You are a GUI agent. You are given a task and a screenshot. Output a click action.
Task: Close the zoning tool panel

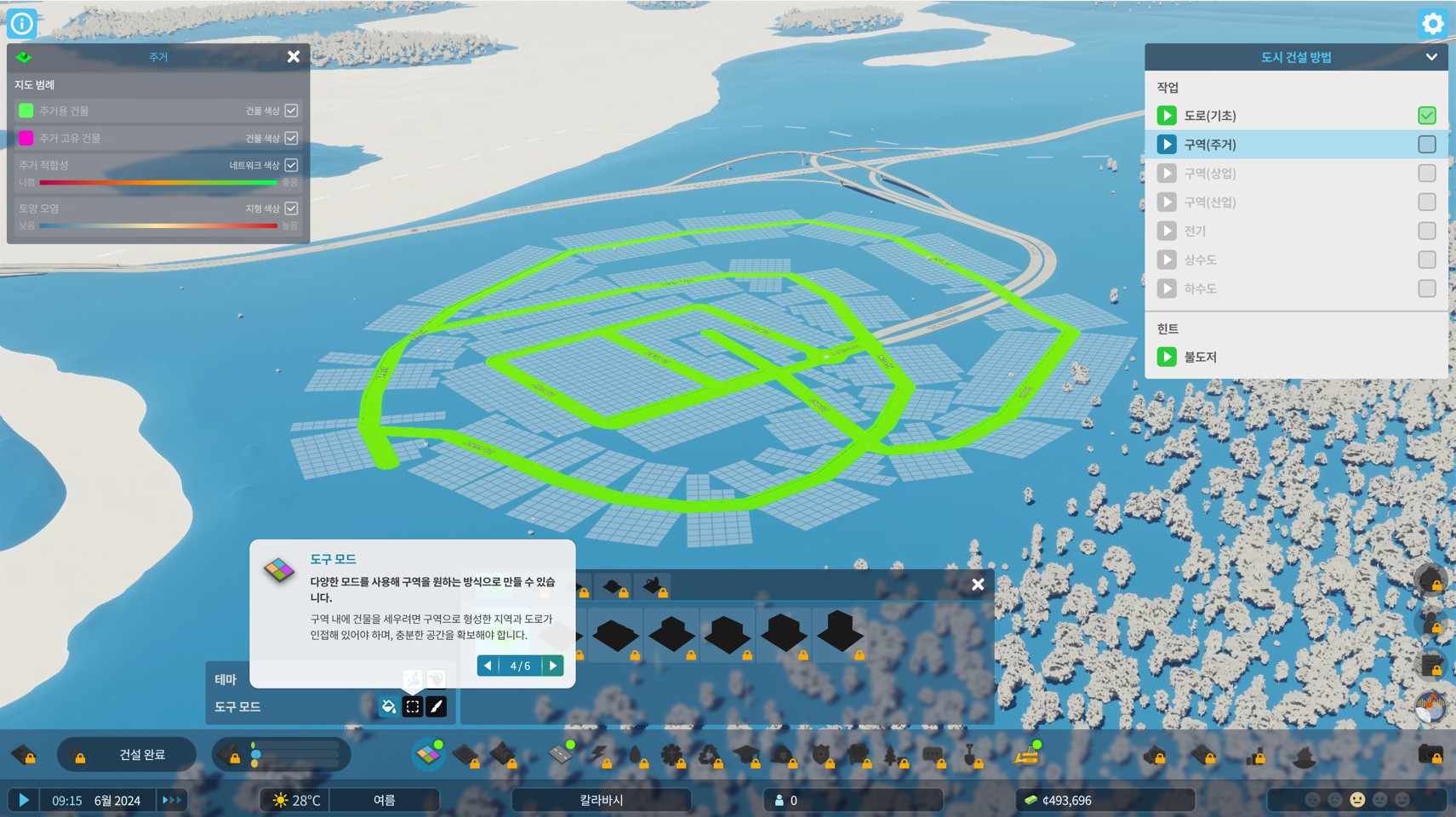978,585
